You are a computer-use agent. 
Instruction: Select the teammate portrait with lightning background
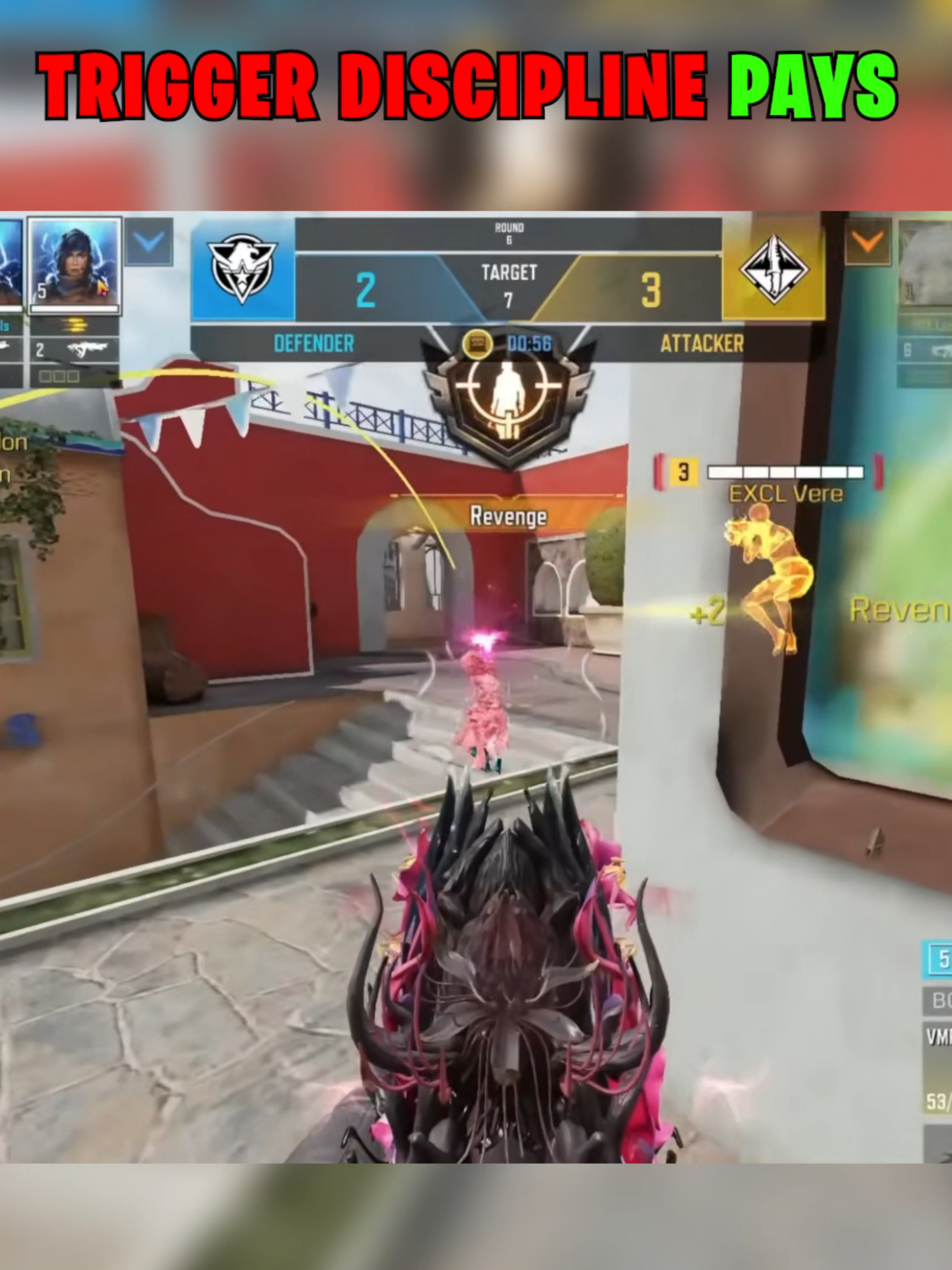[x=74, y=265]
